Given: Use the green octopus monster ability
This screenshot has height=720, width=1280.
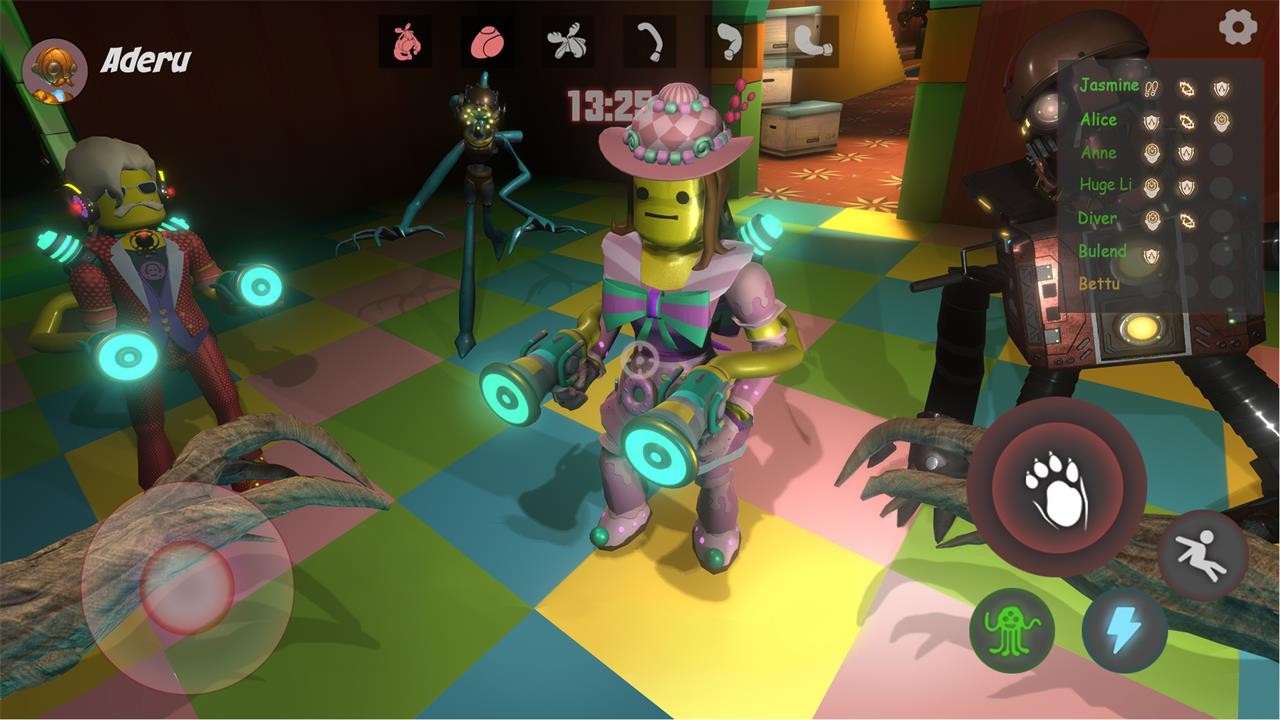Looking at the screenshot, I should pyautogui.click(x=1012, y=630).
